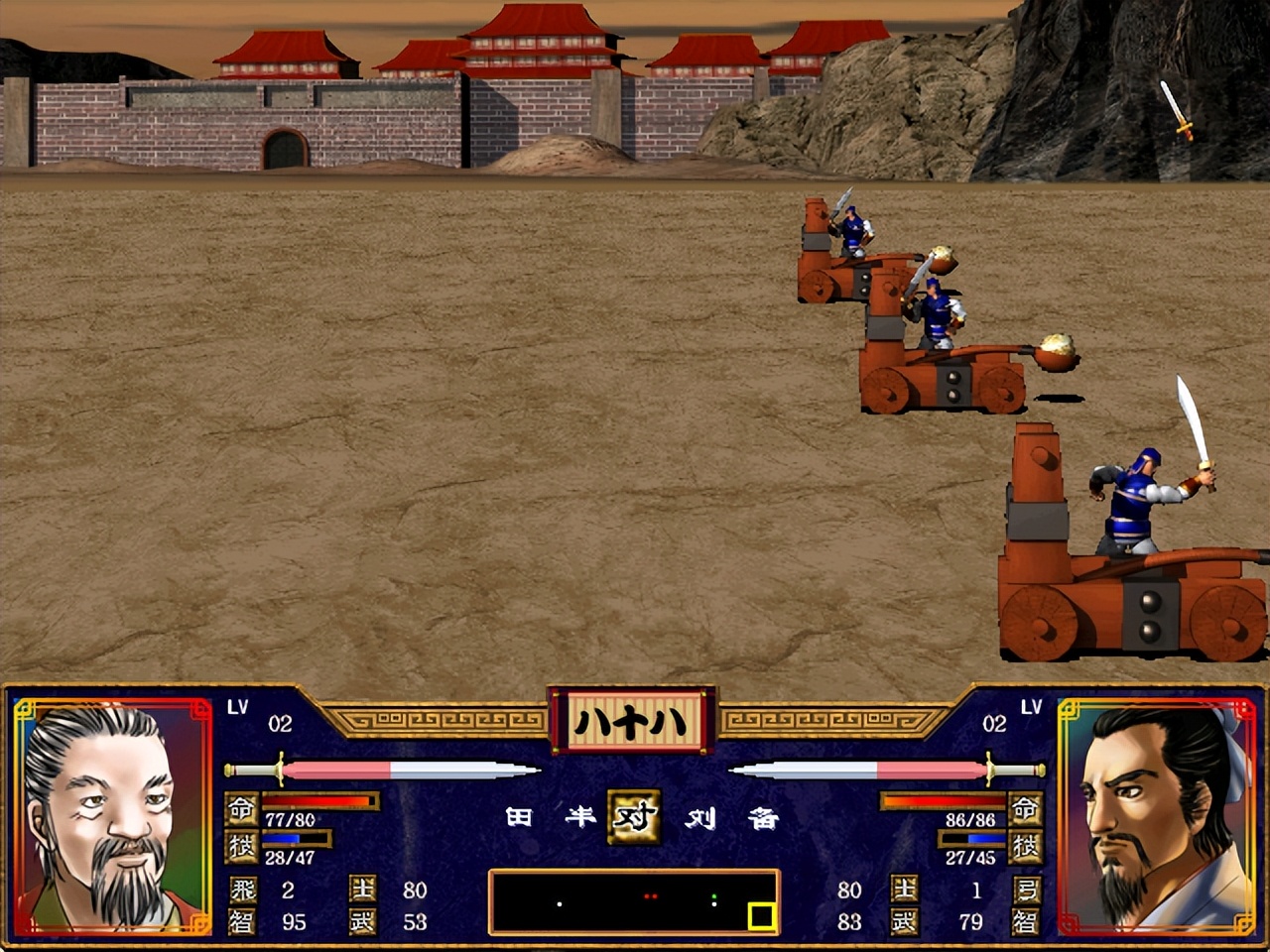
Task: Click the battlefield minimap radar
Action: tap(633, 901)
